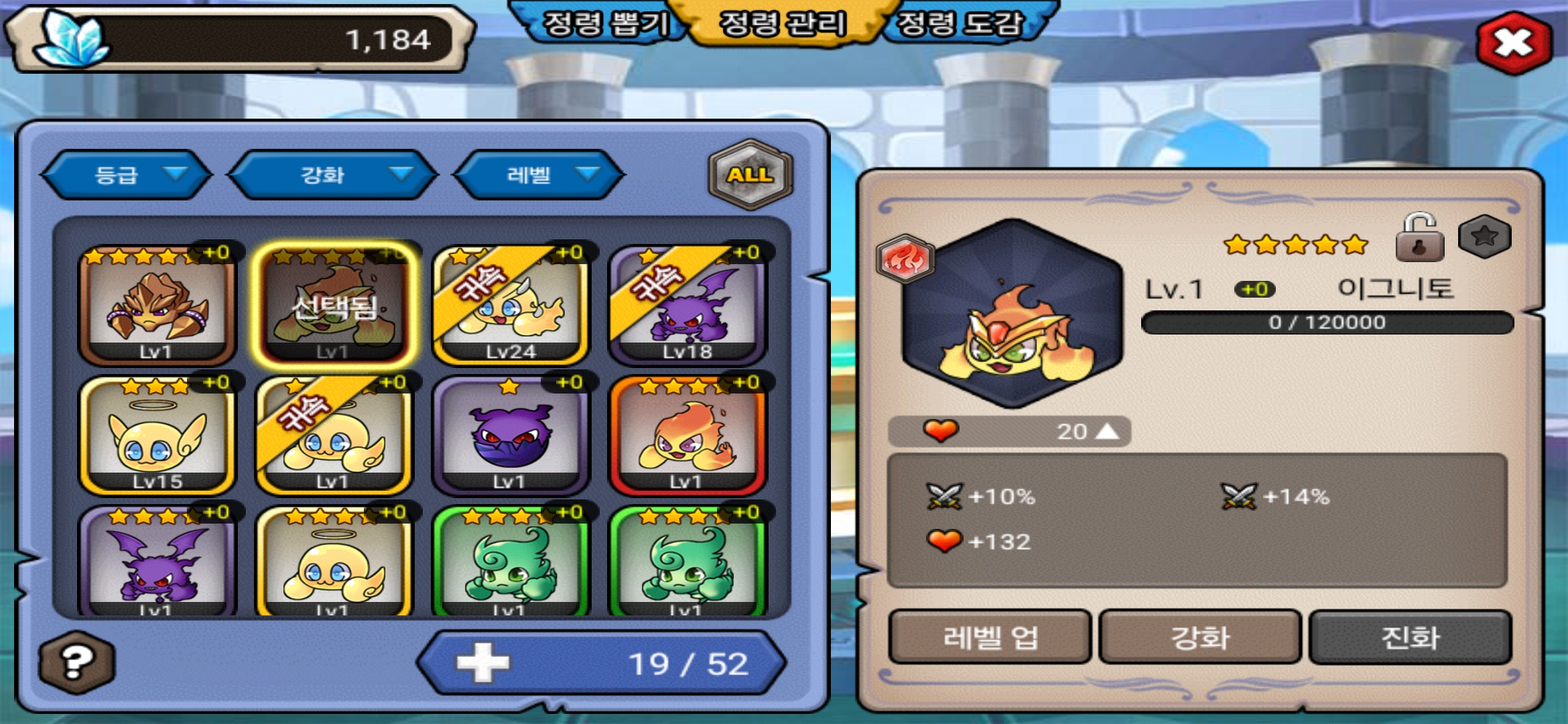Image resolution: width=1568 pixels, height=724 pixels.
Task: Open the 등급 sort dropdown
Action: (x=127, y=175)
